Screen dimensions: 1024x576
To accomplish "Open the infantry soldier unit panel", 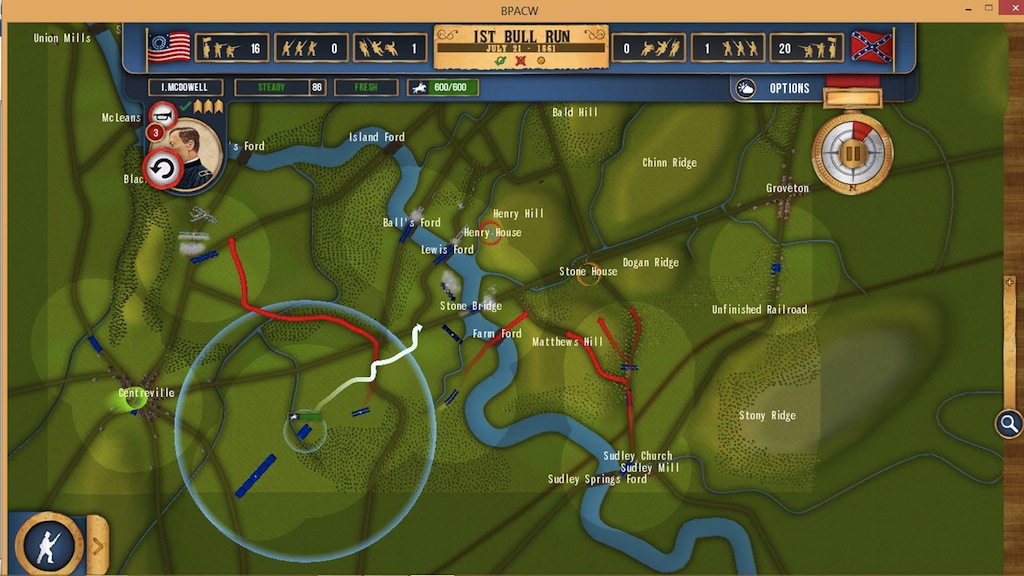I will click(x=45, y=545).
